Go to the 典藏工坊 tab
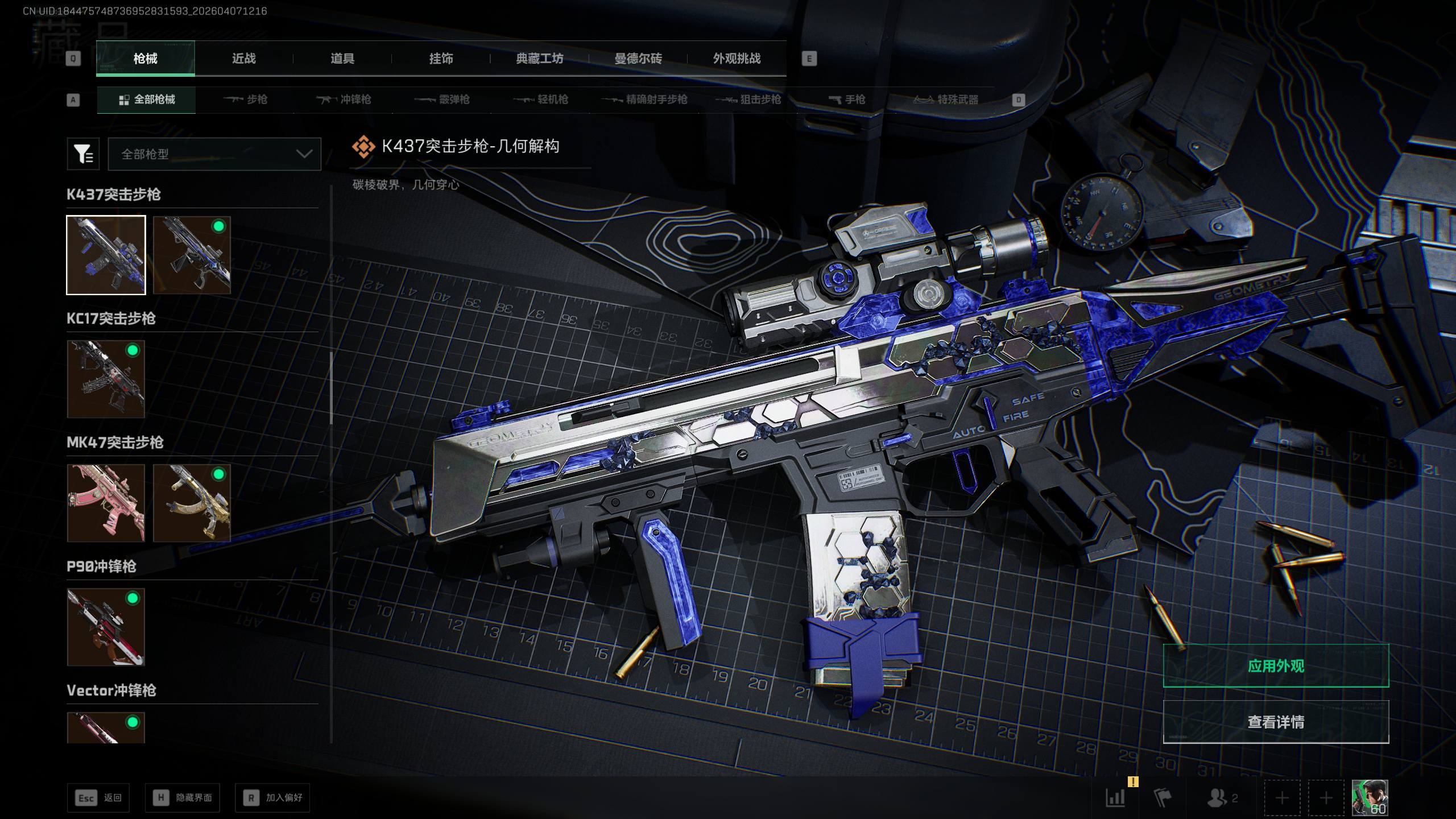Screen dimensions: 1456x819 [539, 59]
